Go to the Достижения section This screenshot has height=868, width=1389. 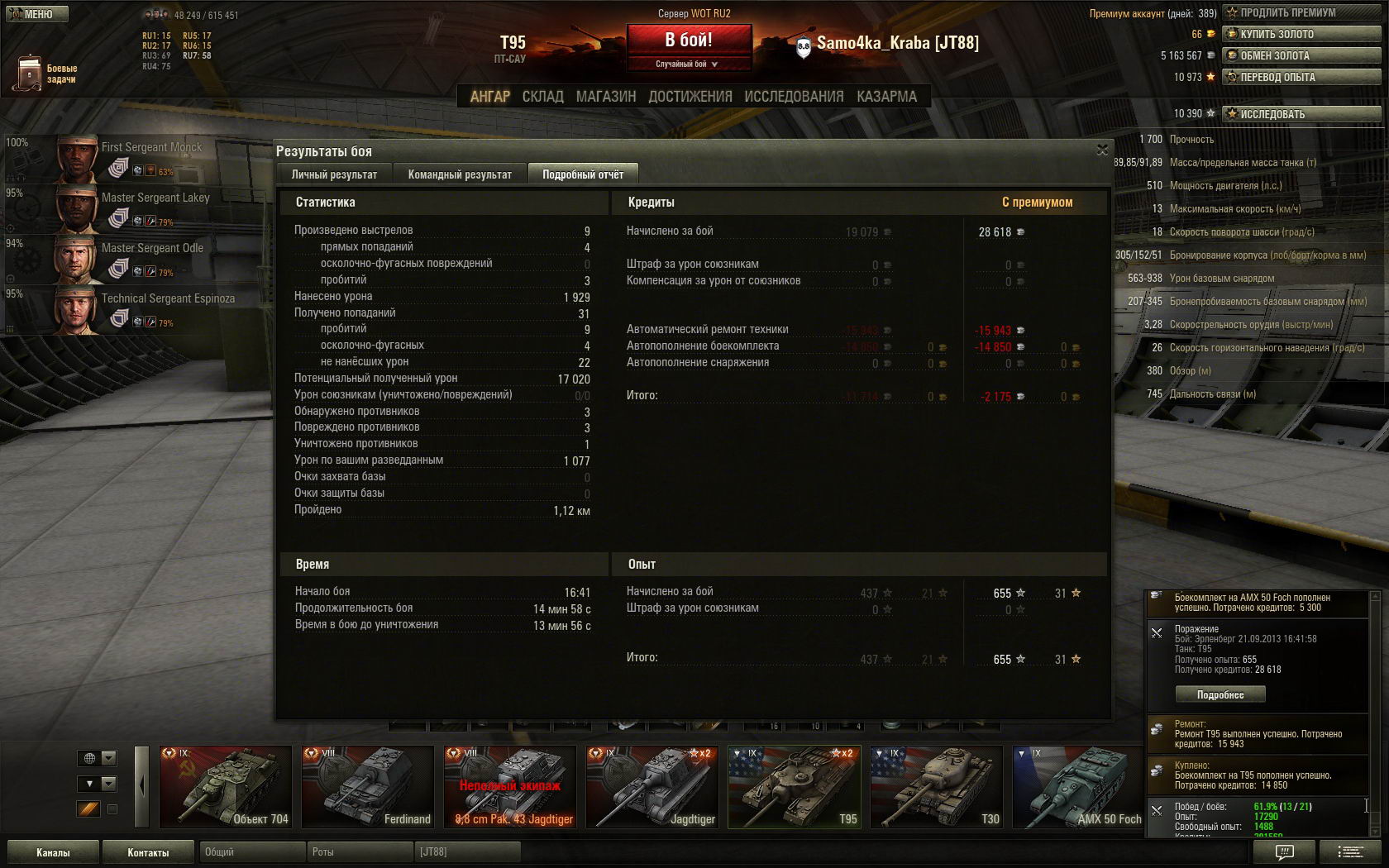[x=690, y=97]
